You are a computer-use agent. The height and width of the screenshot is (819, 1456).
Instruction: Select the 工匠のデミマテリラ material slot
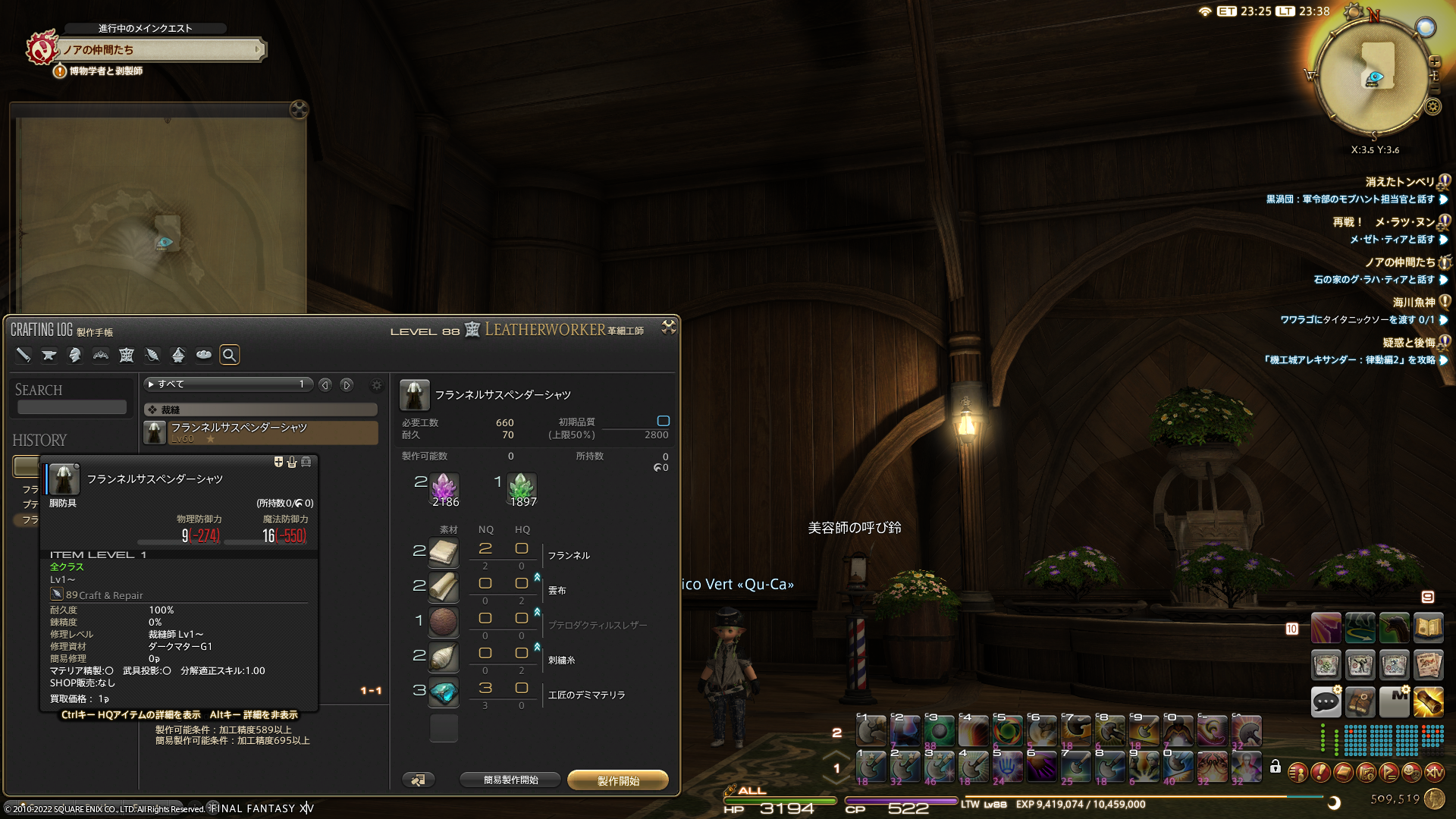(444, 692)
